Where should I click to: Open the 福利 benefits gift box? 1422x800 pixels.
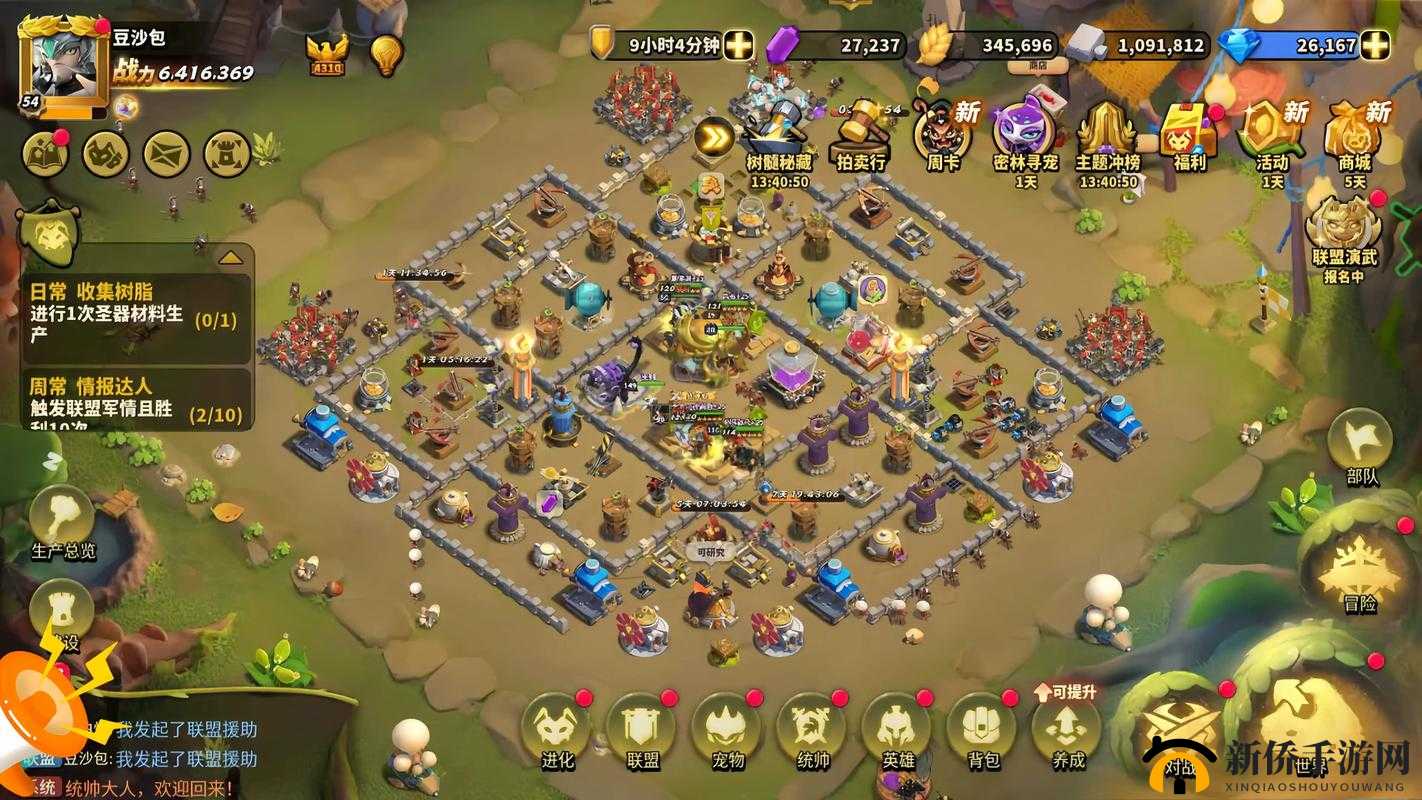tap(1188, 135)
